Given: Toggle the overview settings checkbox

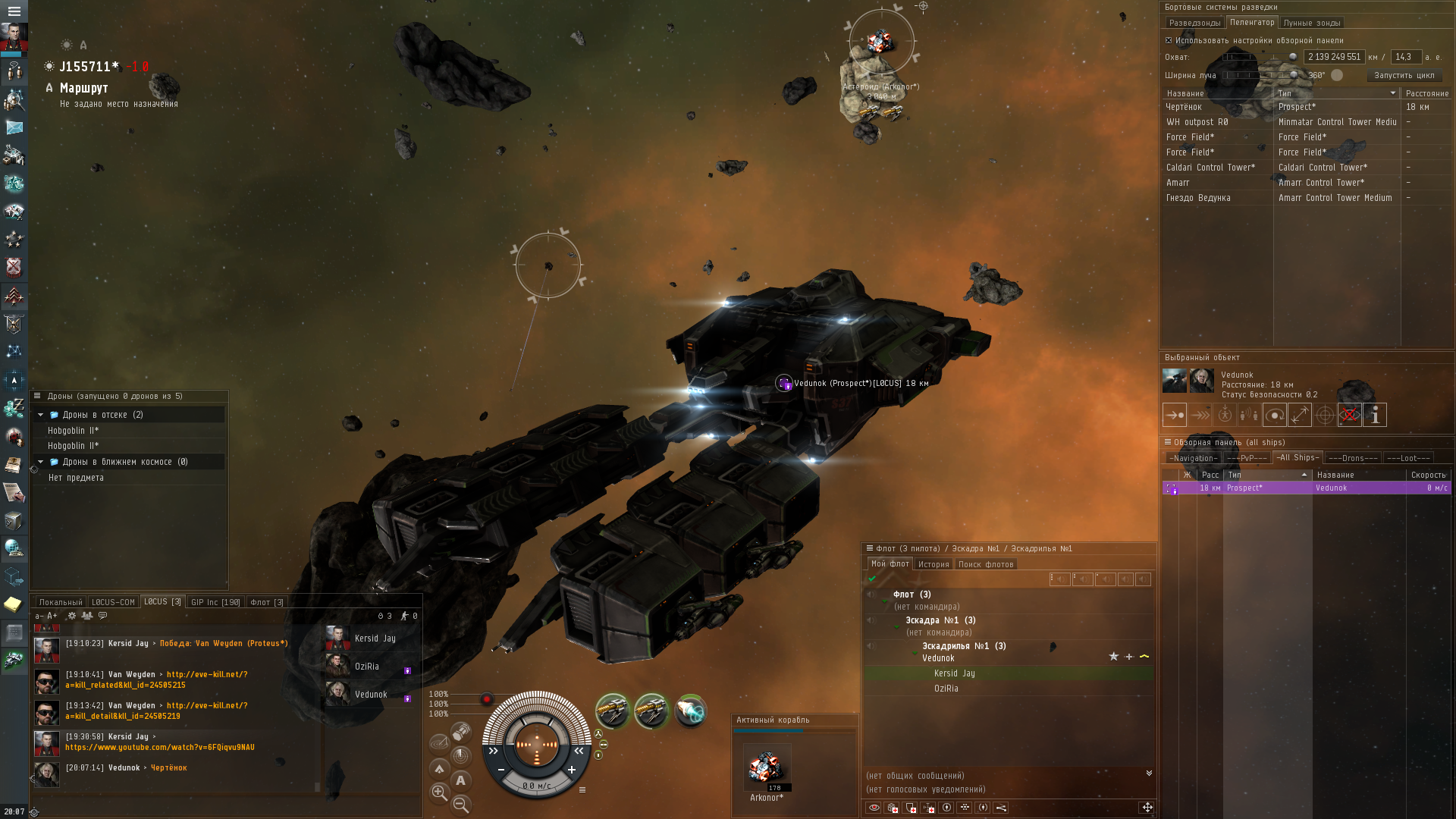Looking at the screenshot, I should pos(1169,40).
